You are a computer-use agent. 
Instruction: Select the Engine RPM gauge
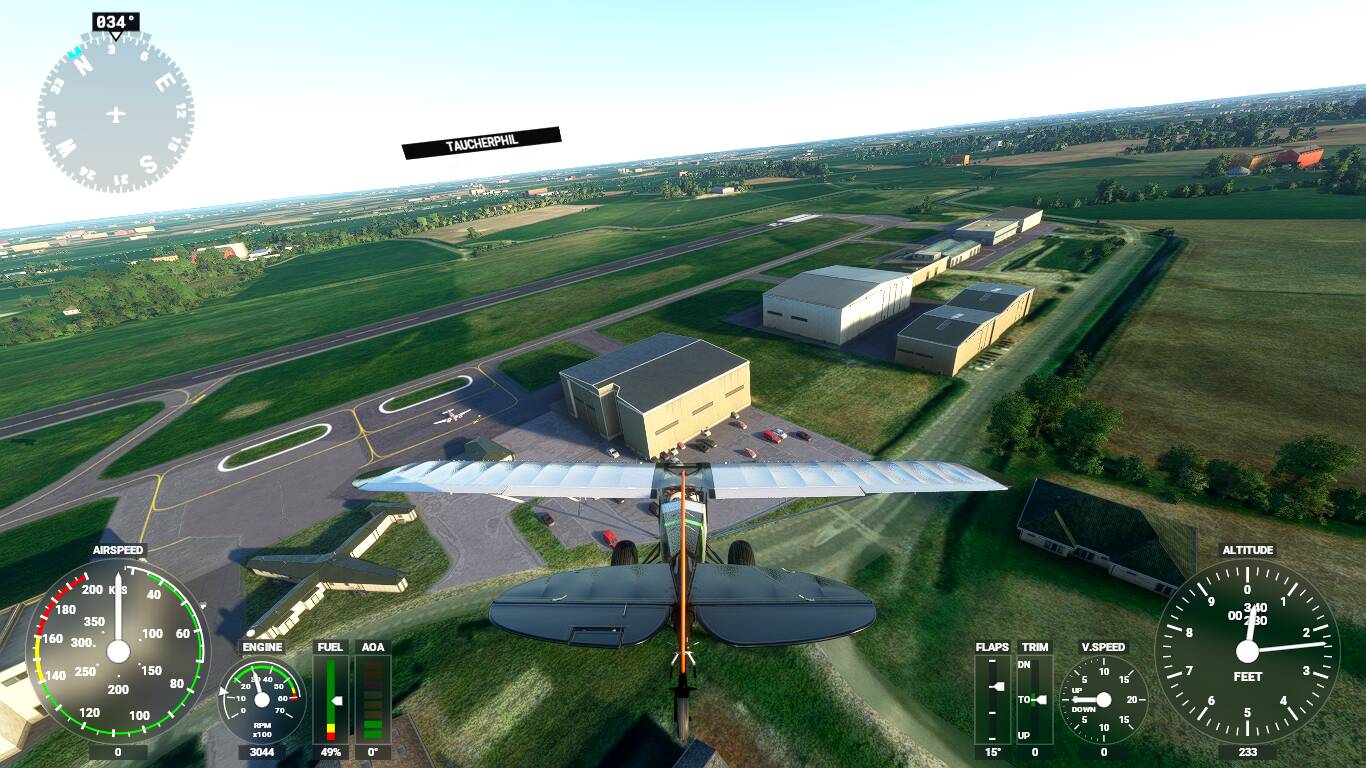(262, 699)
